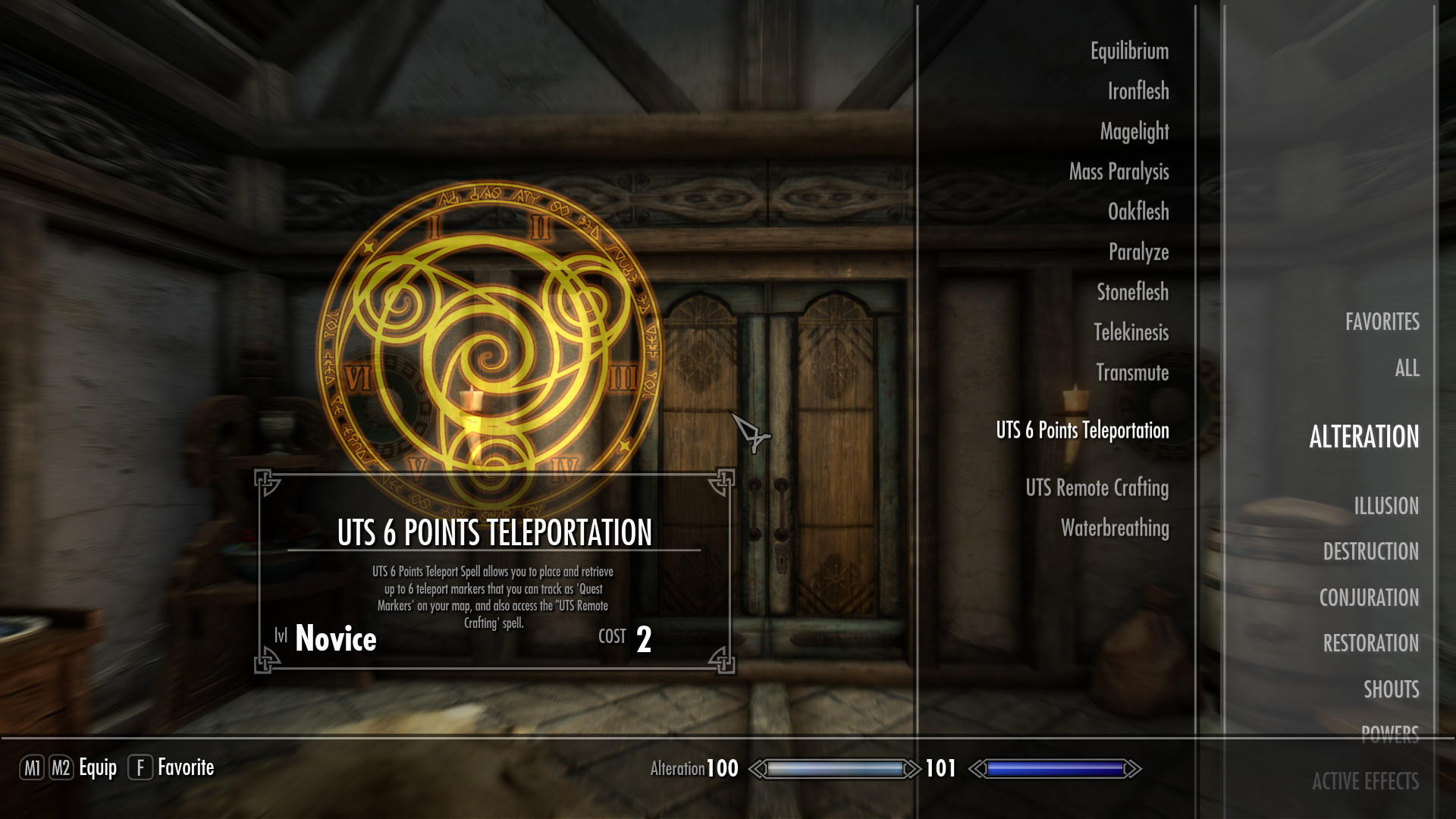Screen dimensions: 1456x819
Task: Choose Ironflesh from the spell list
Action: pos(1137,92)
